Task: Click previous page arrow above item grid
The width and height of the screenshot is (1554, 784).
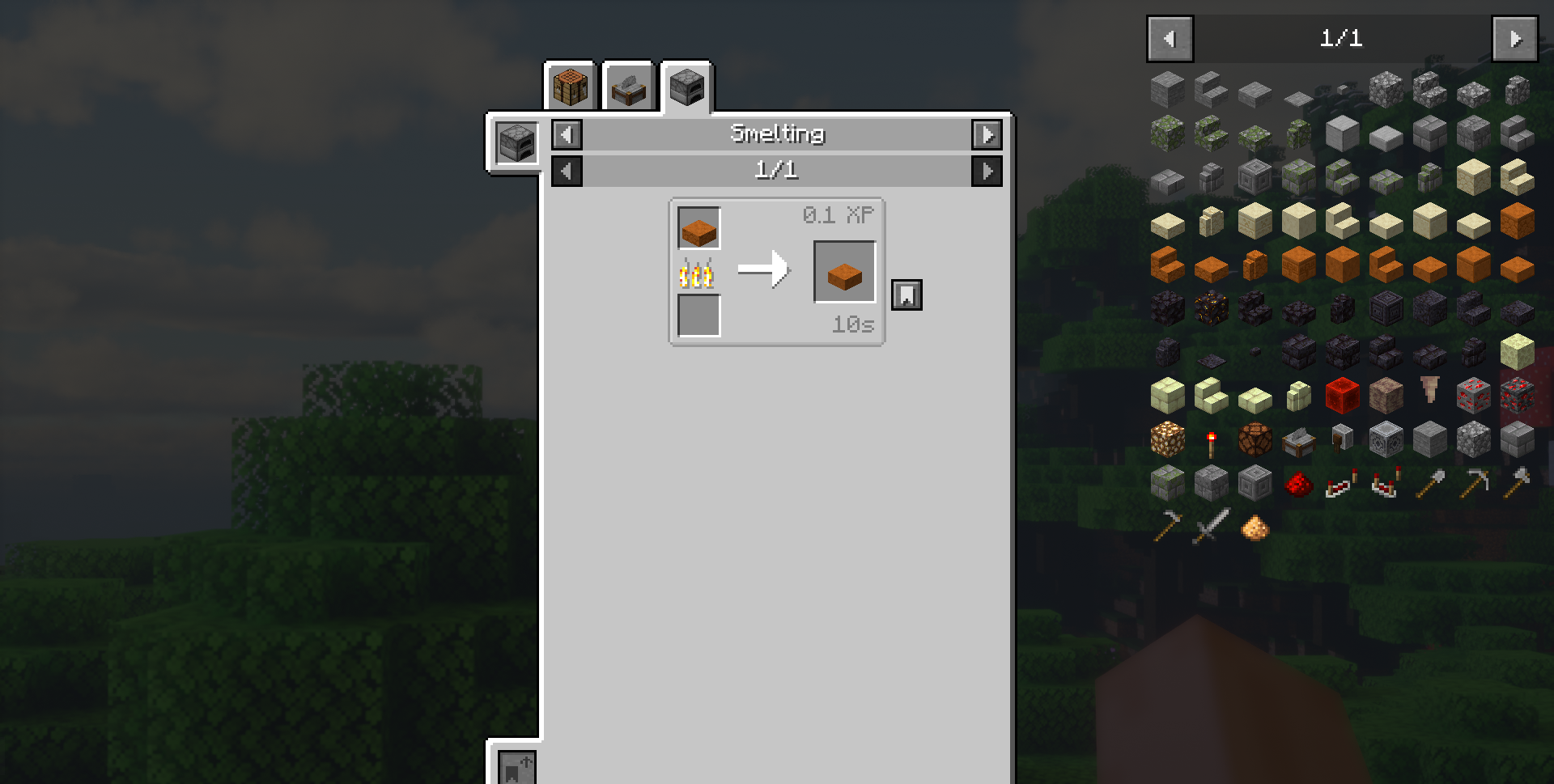Action: click(1170, 38)
